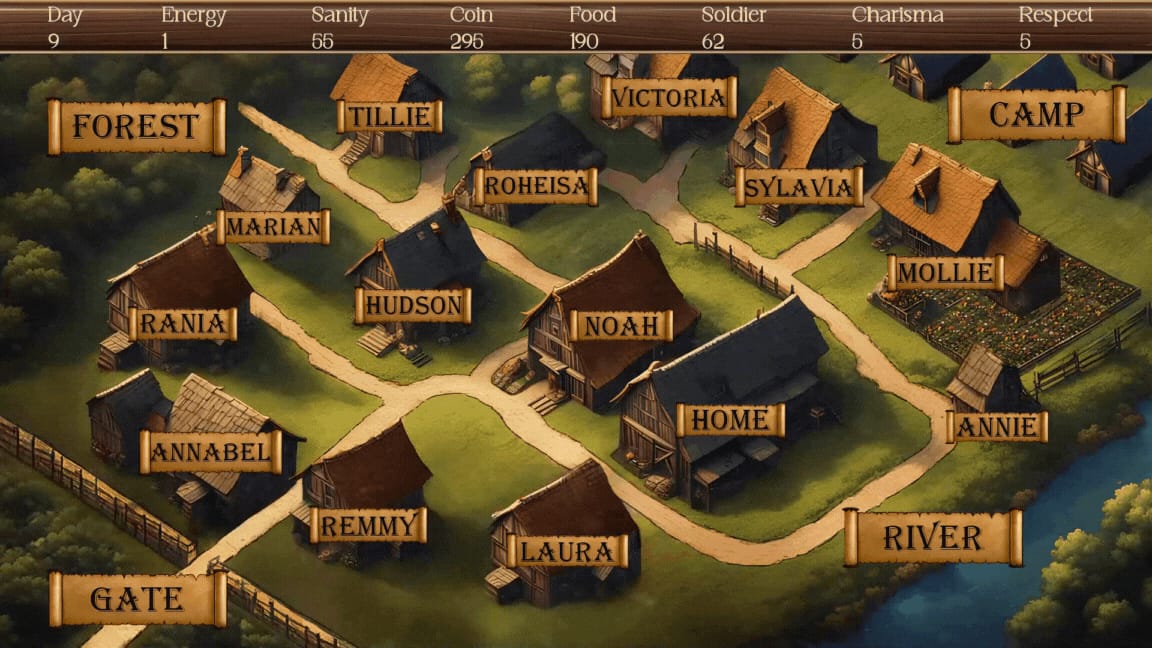This screenshot has height=648, width=1152.
Task: Open the Gate location
Action: point(137,599)
